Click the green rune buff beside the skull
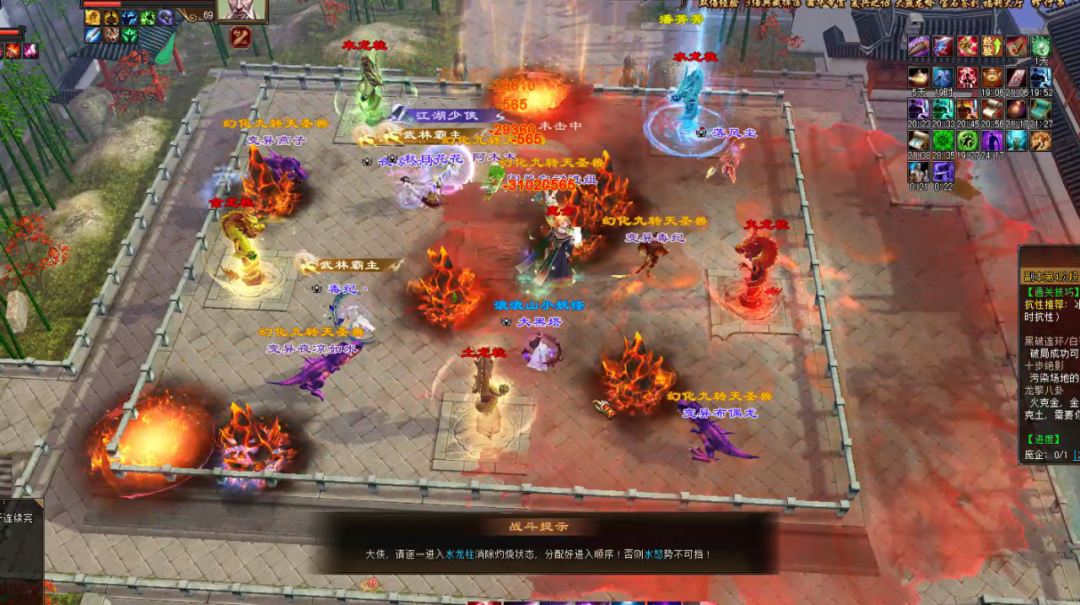 147,17
